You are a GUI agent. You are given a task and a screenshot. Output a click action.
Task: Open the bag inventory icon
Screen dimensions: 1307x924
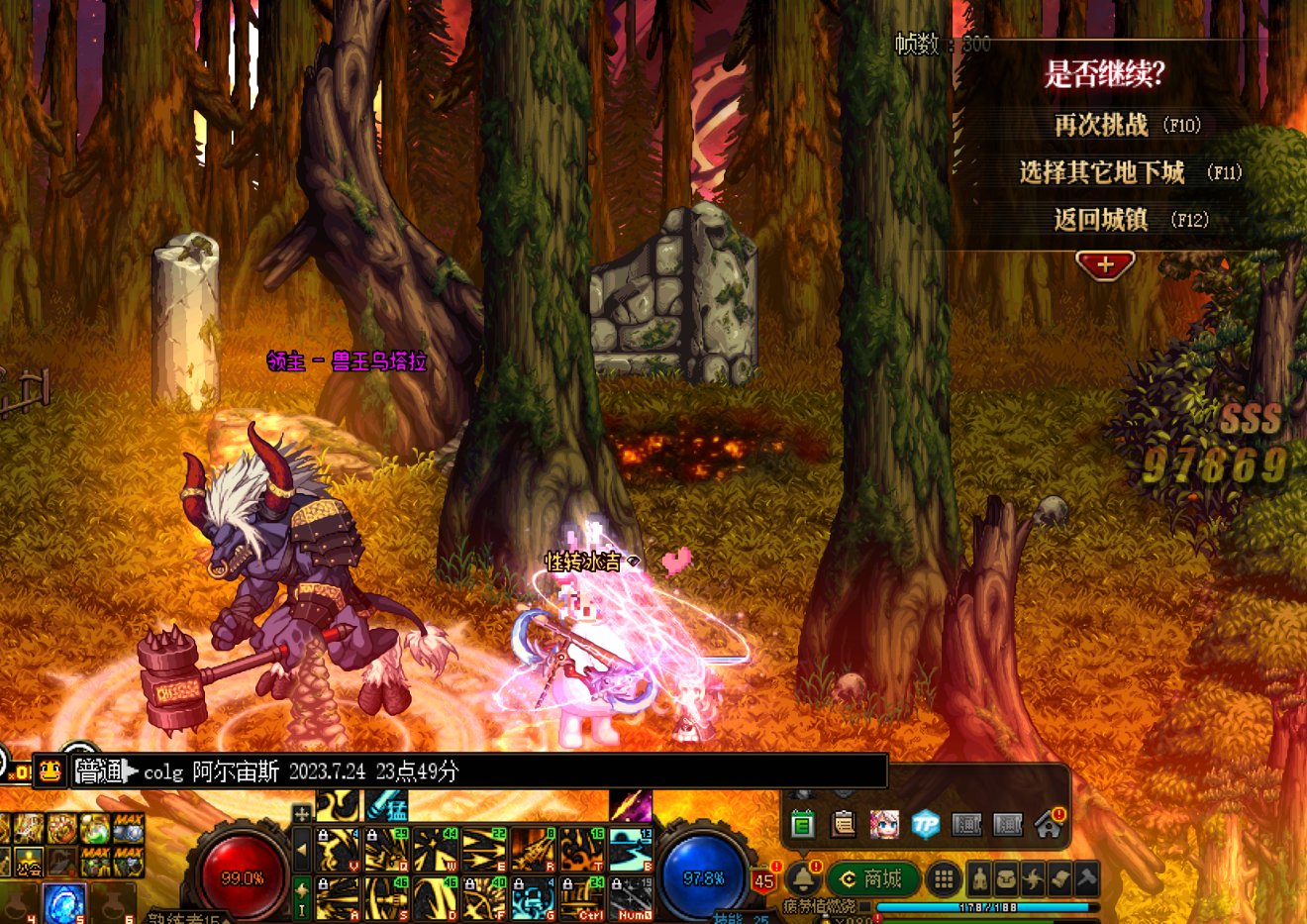pyautogui.click(x=1006, y=878)
